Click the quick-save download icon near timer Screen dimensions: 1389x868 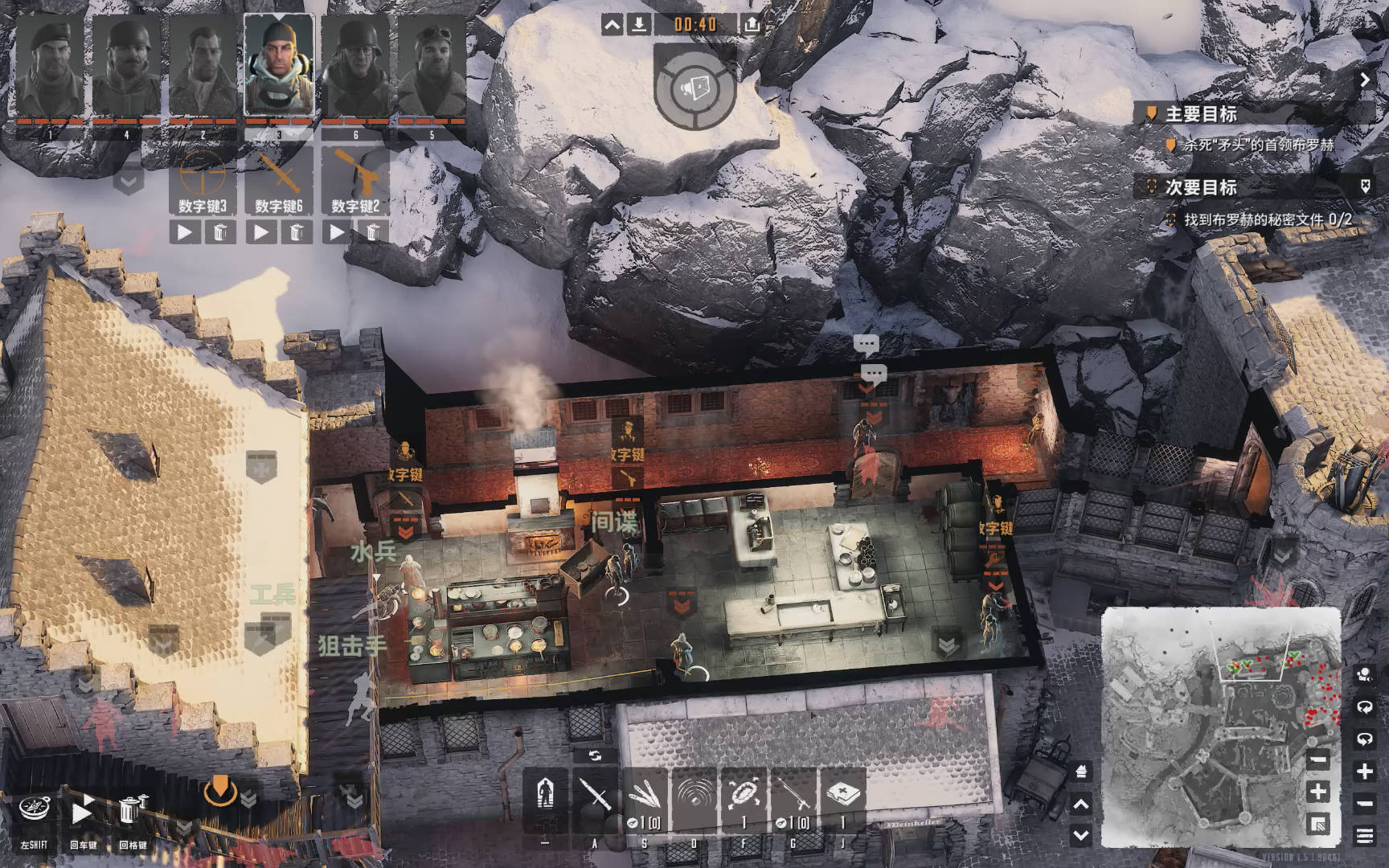[638, 25]
